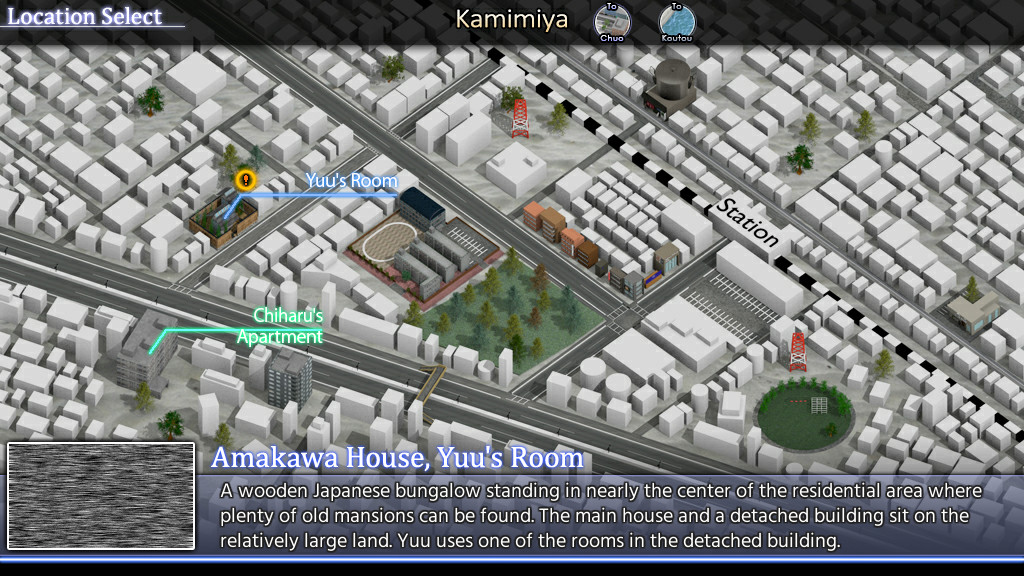Click the yellow exclamation event marker

point(245,180)
